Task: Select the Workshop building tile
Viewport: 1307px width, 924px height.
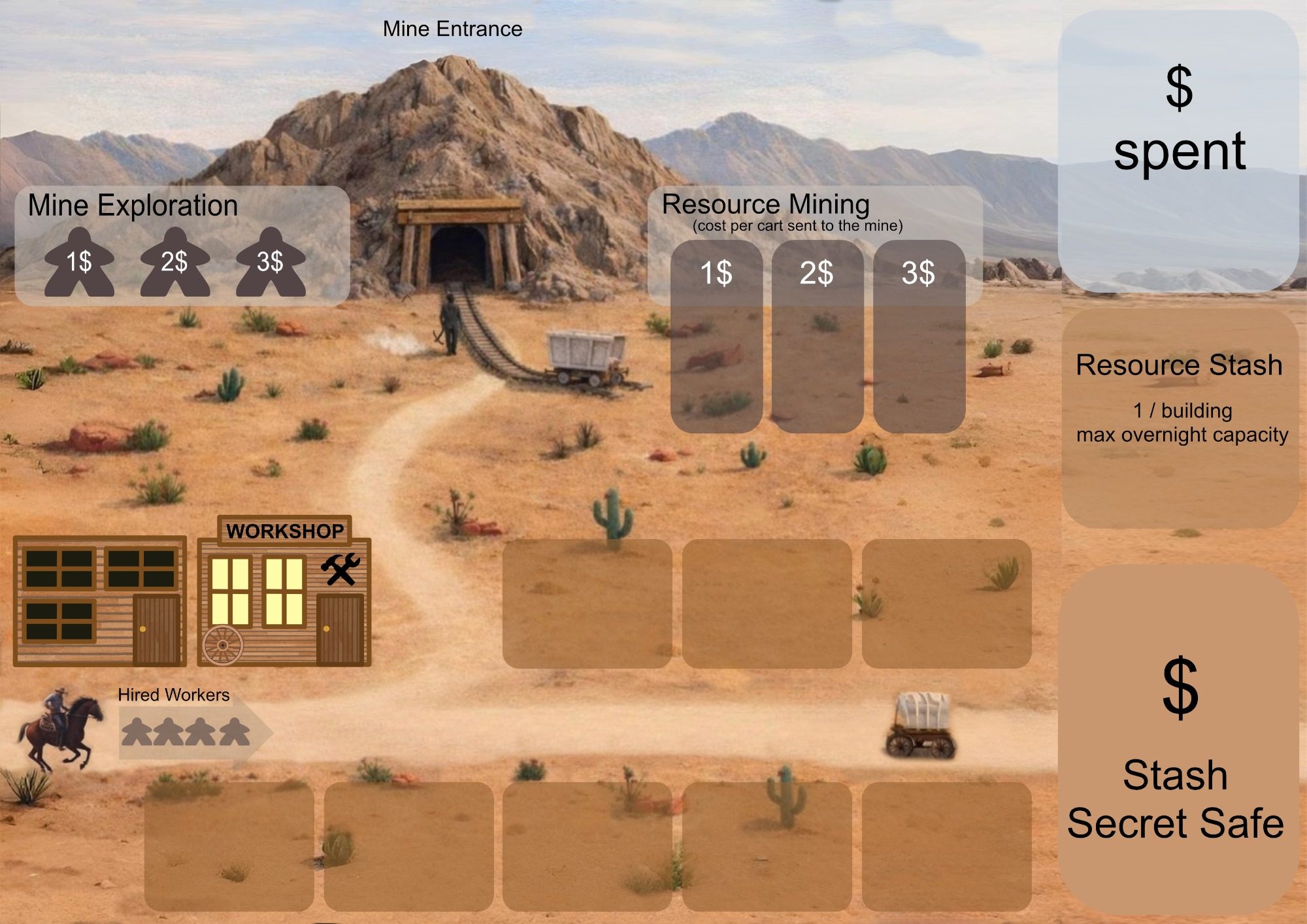Action: (284, 595)
